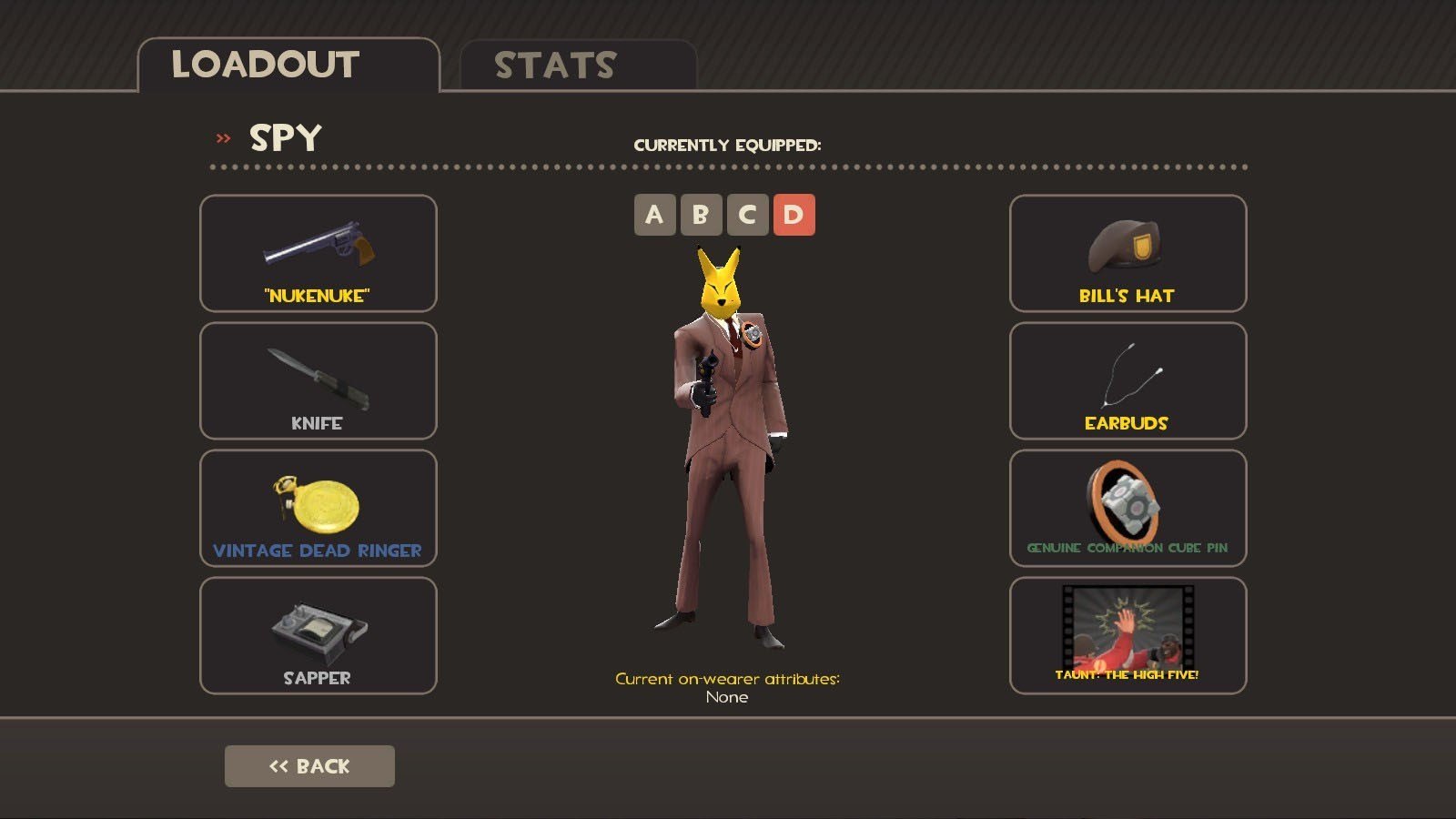Open the Vintage Dead Ringer slot

[x=318, y=509]
